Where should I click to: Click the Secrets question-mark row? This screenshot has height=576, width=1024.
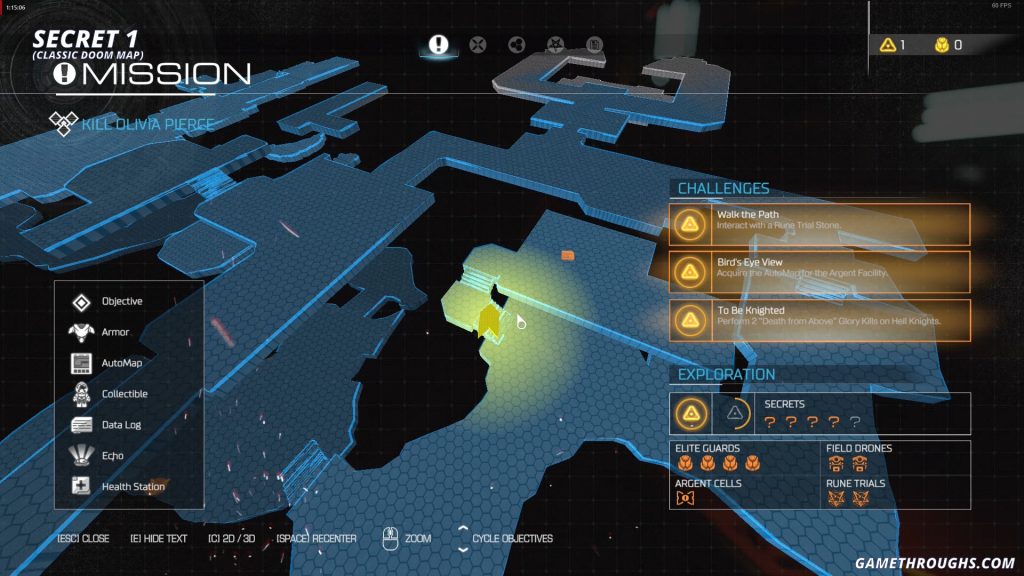coord(811,422)
